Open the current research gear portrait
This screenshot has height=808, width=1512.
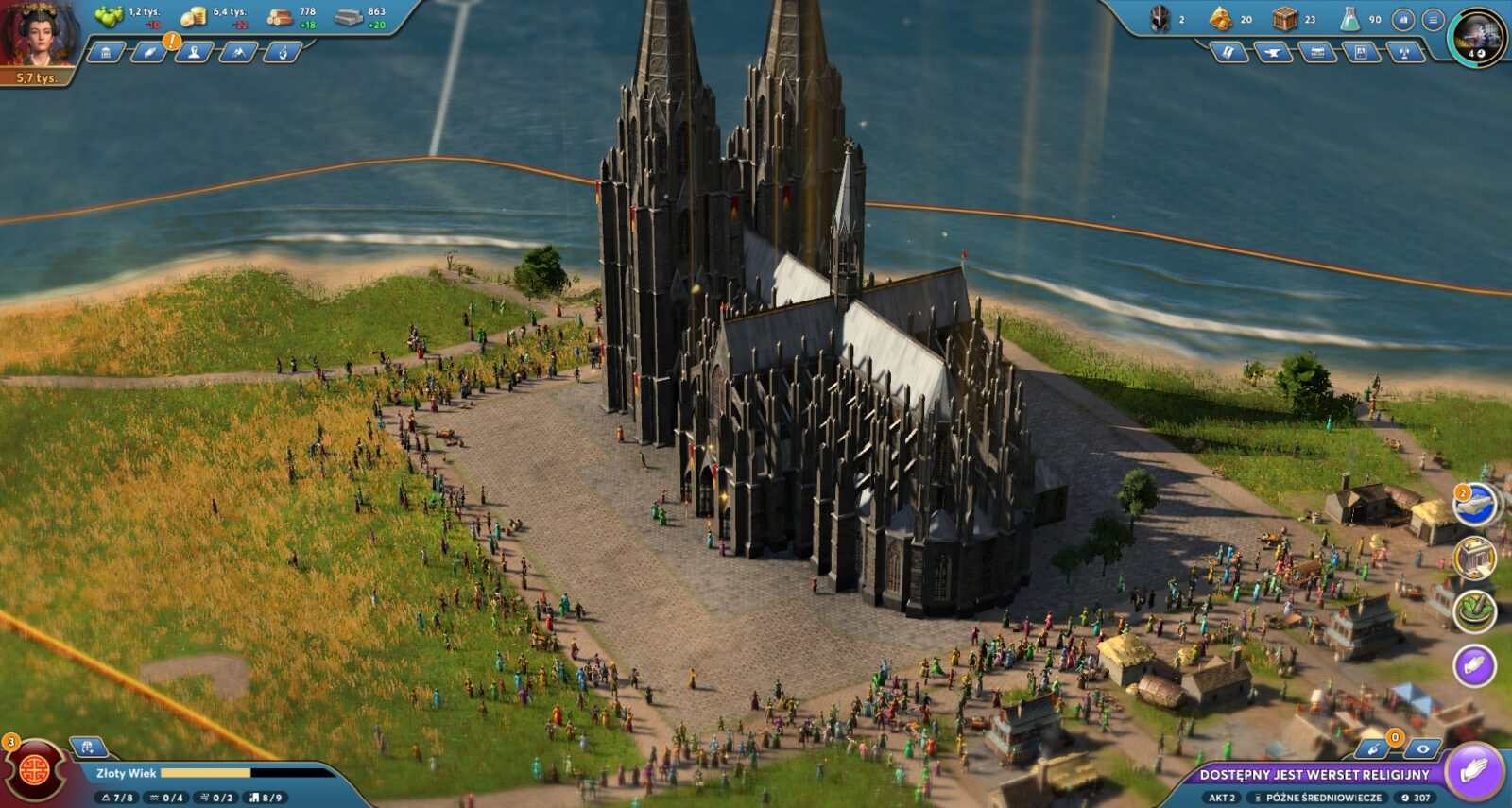coord(1476,37)
